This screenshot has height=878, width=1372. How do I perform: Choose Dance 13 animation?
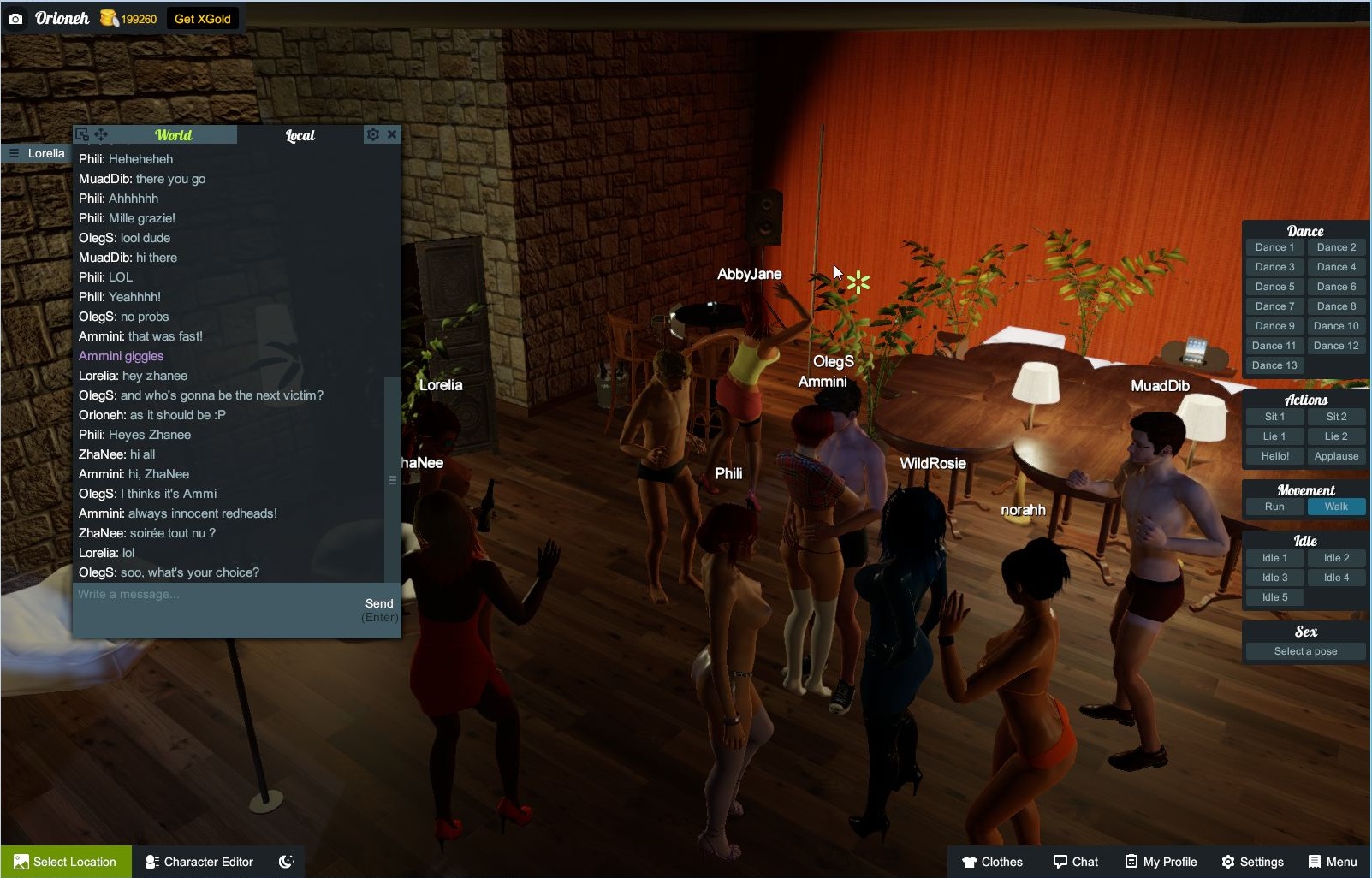[1274, 365]
